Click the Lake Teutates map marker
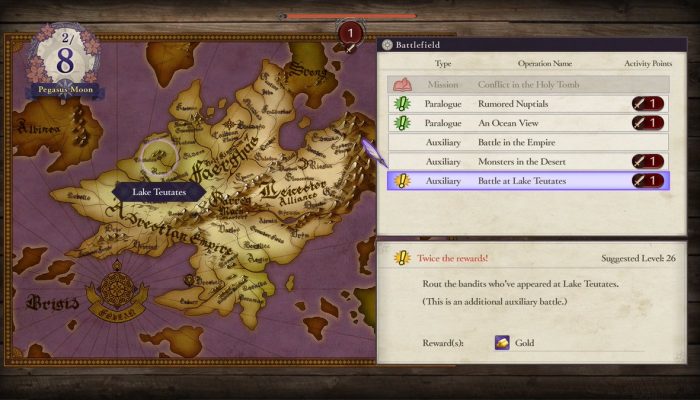Screen dimensions: 700x400 (158, 156)
